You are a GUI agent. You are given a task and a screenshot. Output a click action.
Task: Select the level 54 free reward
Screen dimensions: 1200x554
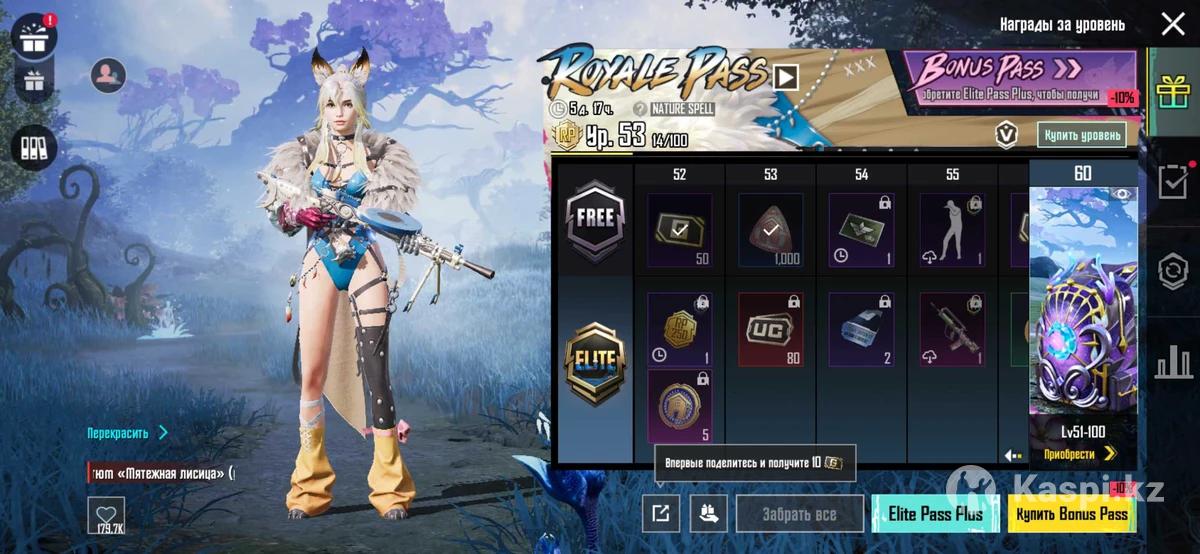861,231
